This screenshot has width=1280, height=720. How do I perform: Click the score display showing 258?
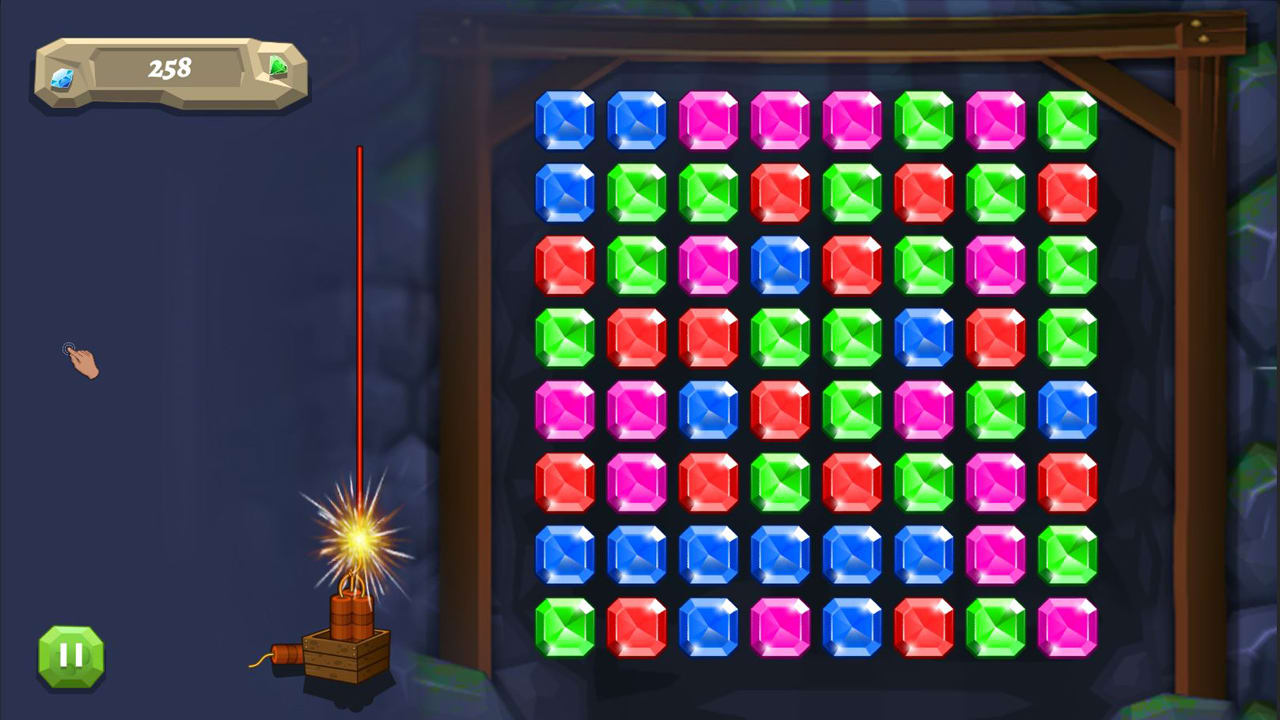(168, 68)
